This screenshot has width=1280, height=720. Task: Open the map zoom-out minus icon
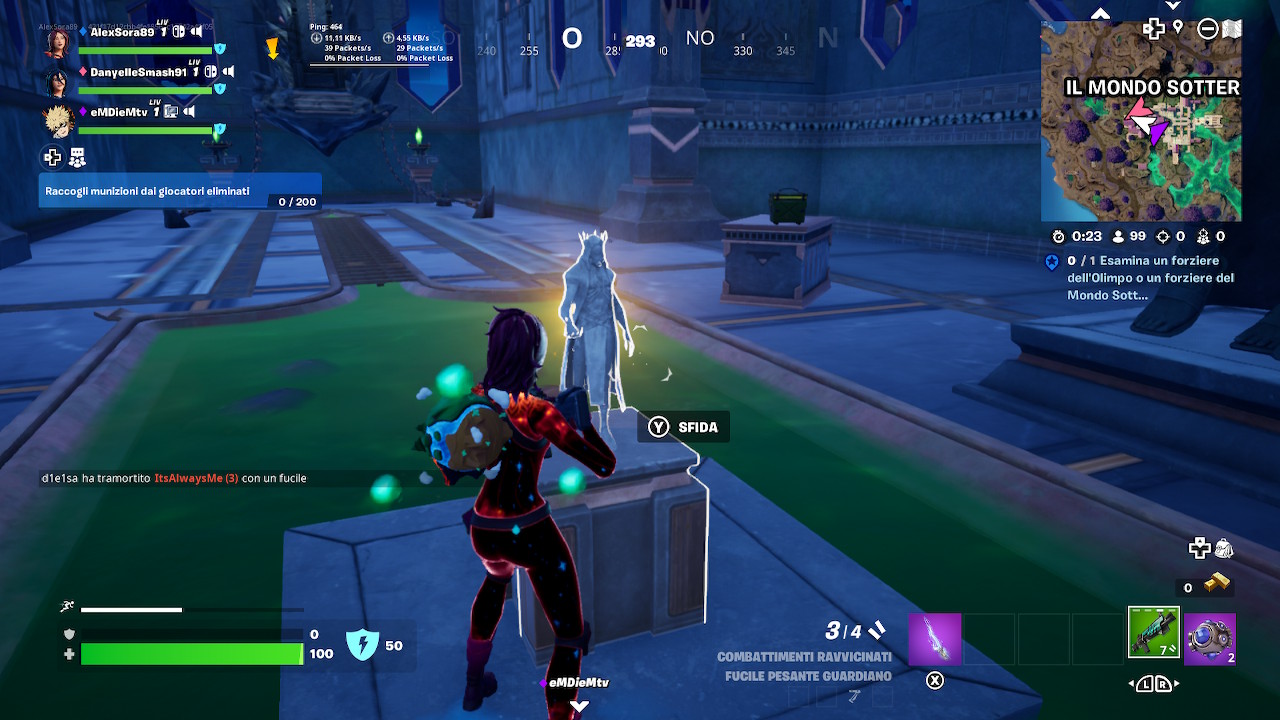[1207, 28]
